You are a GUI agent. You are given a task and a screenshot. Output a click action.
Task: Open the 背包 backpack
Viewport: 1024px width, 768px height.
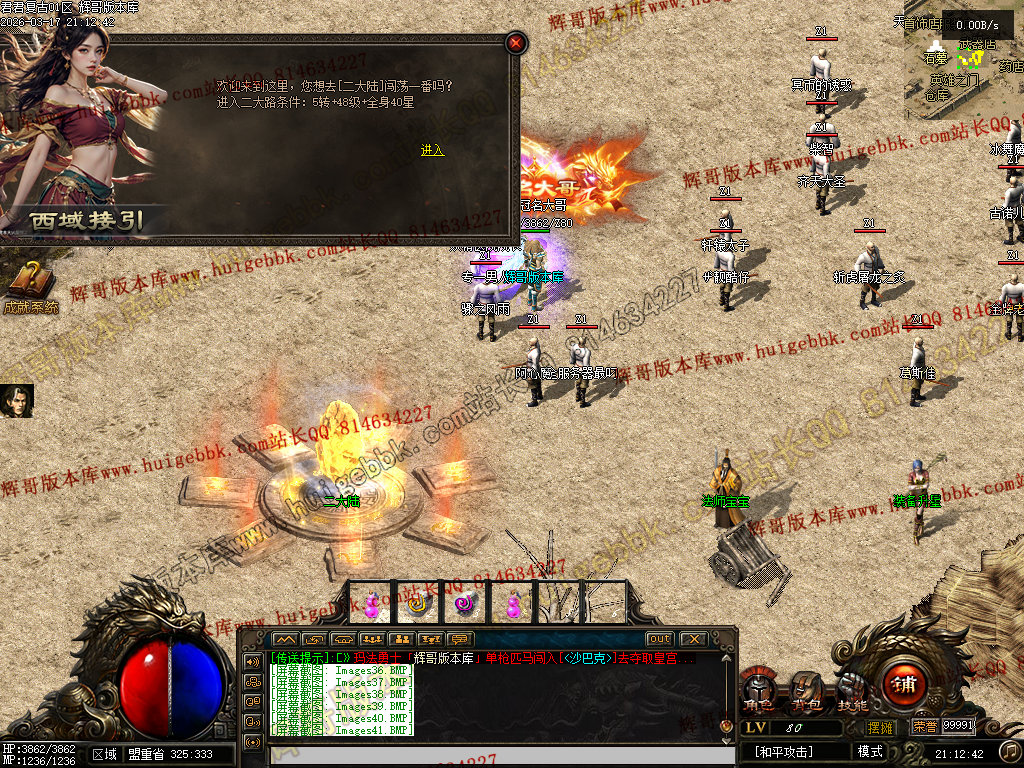tap(806, 691)
